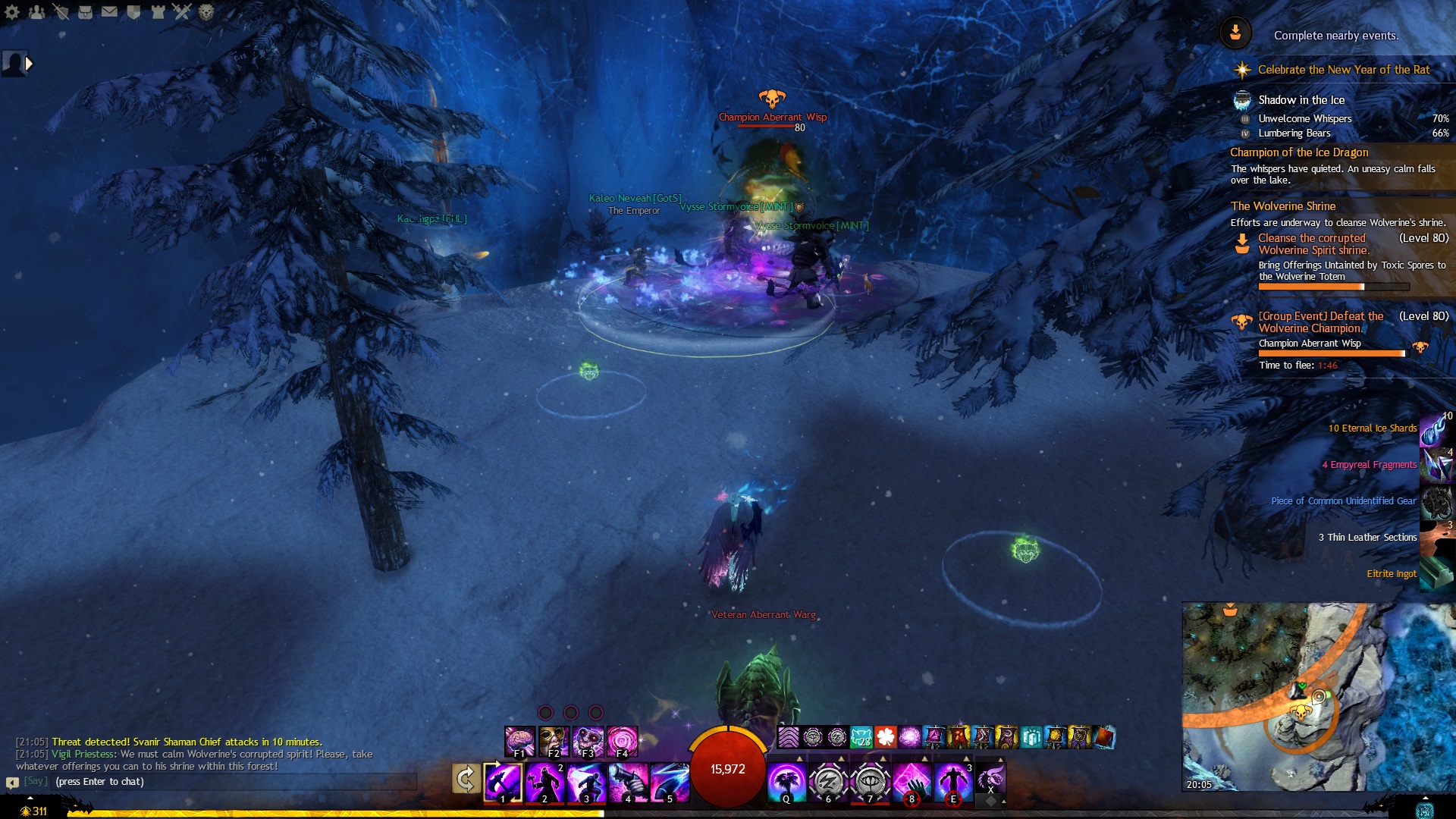
Task: Open the hero panel sword-and-shield icon
Action: pos(61,11)
